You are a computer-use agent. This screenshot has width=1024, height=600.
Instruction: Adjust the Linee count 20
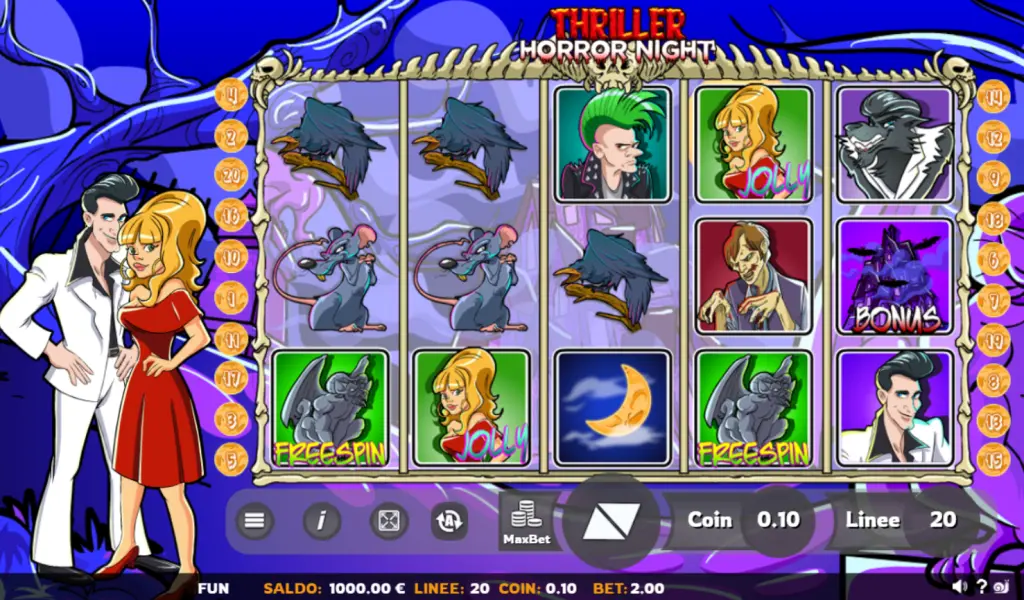(x=942, y=520)
